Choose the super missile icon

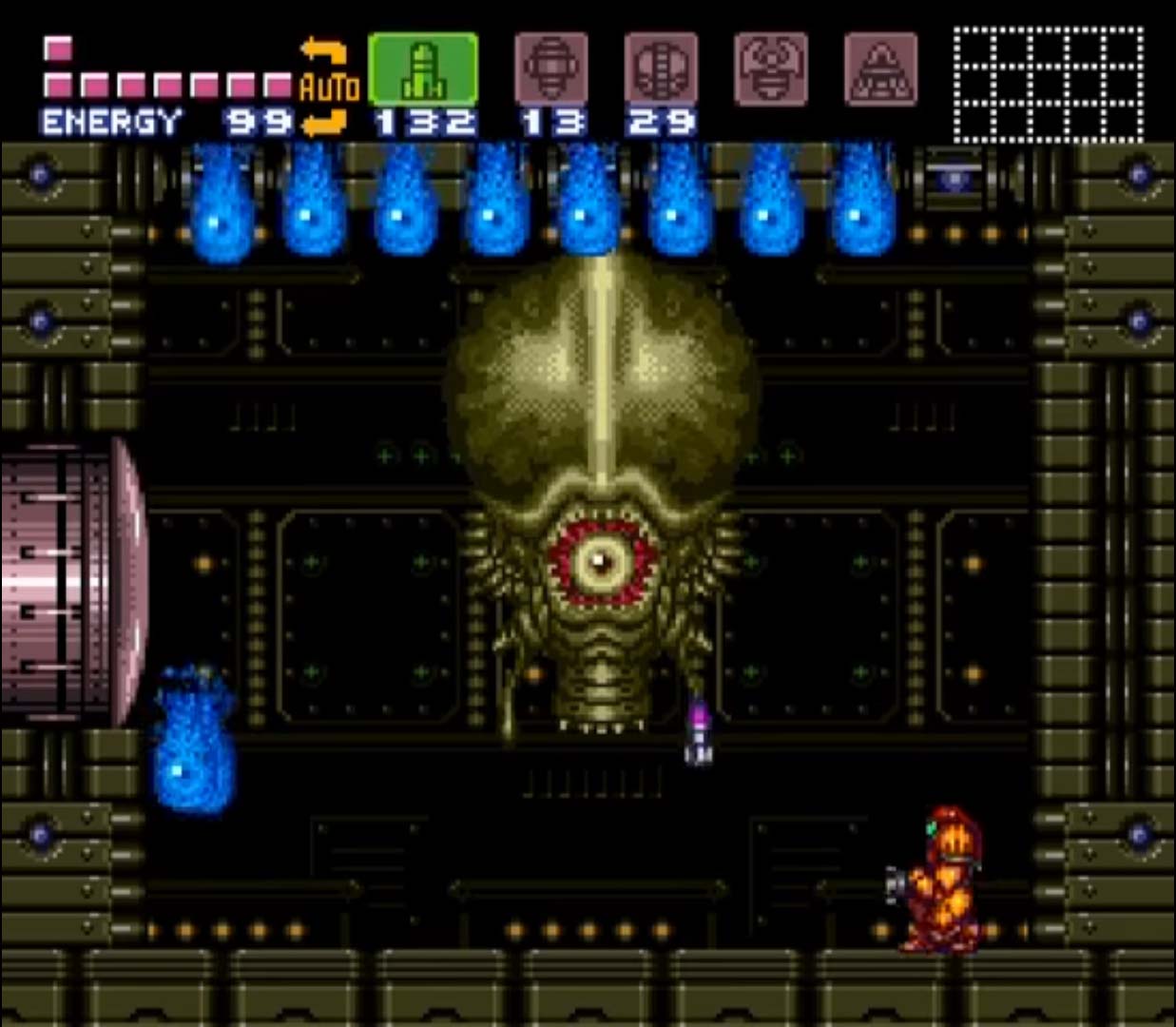(551, 69)
